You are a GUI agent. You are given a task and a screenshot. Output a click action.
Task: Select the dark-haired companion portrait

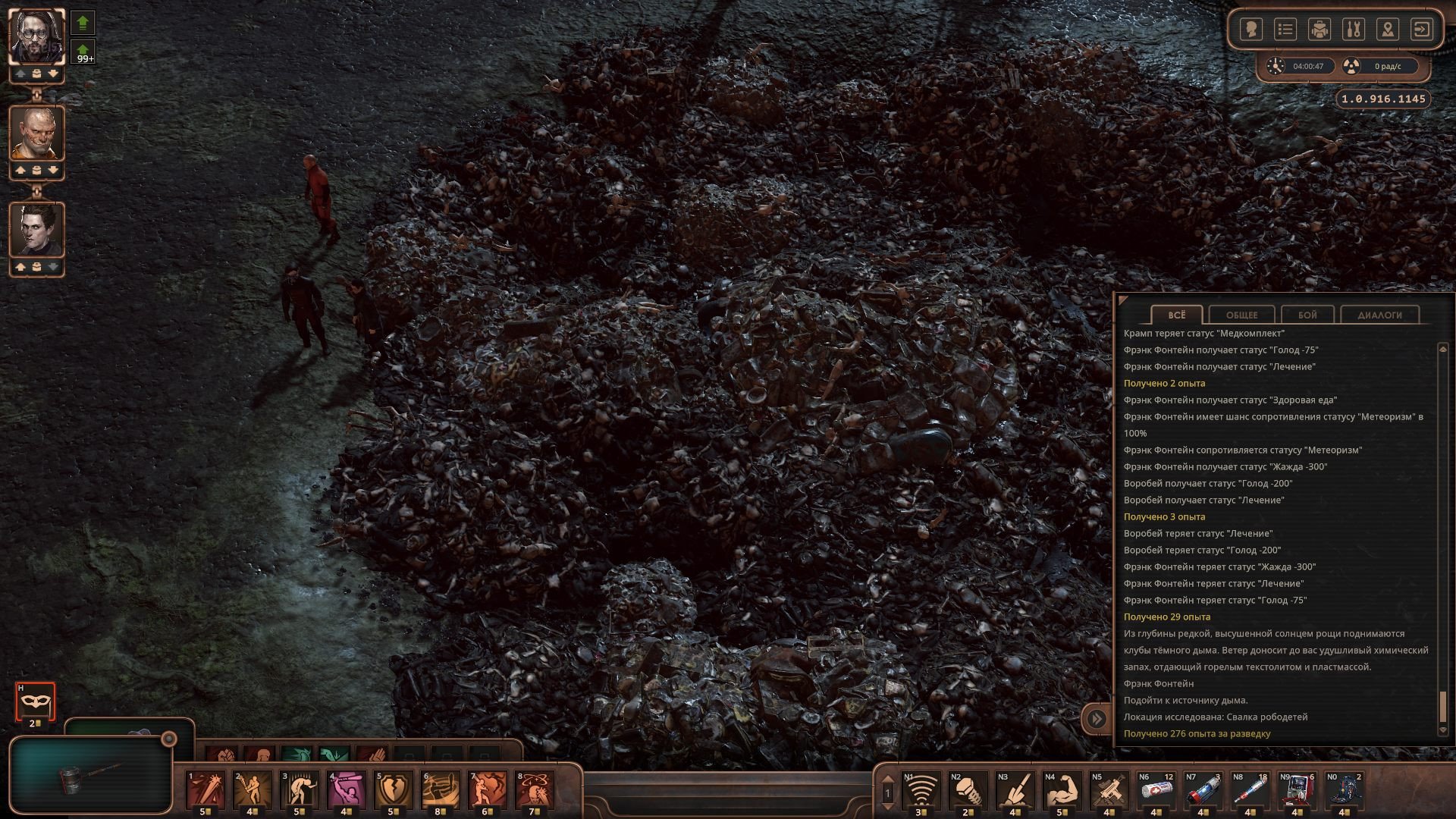click(36, 230)
